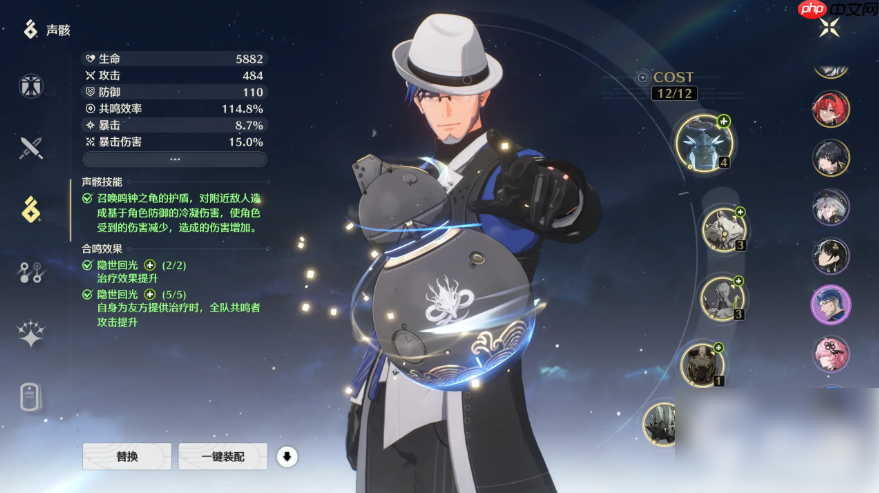Viewport: 879px width, 493px height.
Task: Click the round down-arrow button
Action: tap(287, 457)
